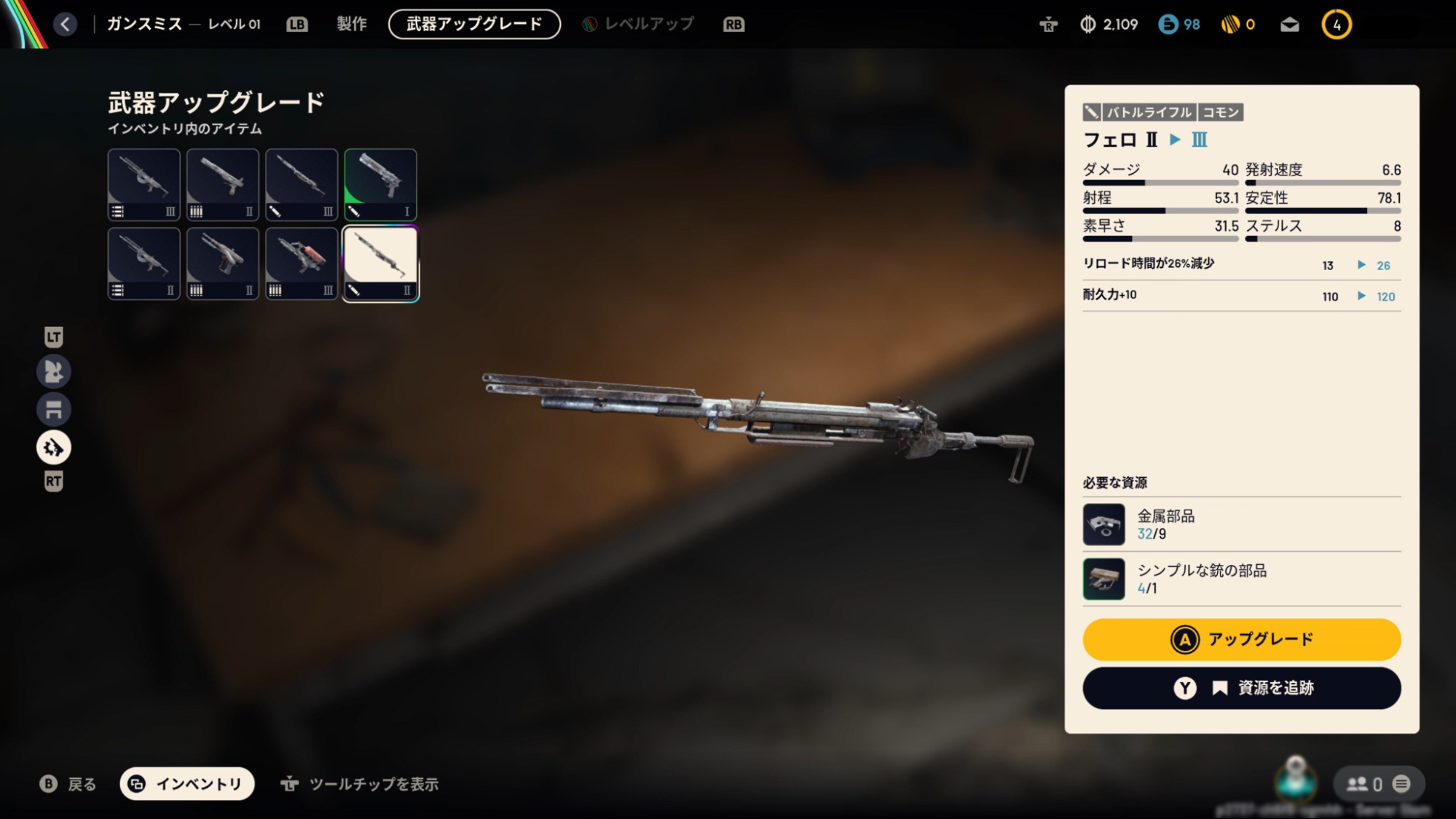Click the 金属部品 resource thumbnail
Viewport: 1456px width, 819px height.
(x=1103, y=523)
